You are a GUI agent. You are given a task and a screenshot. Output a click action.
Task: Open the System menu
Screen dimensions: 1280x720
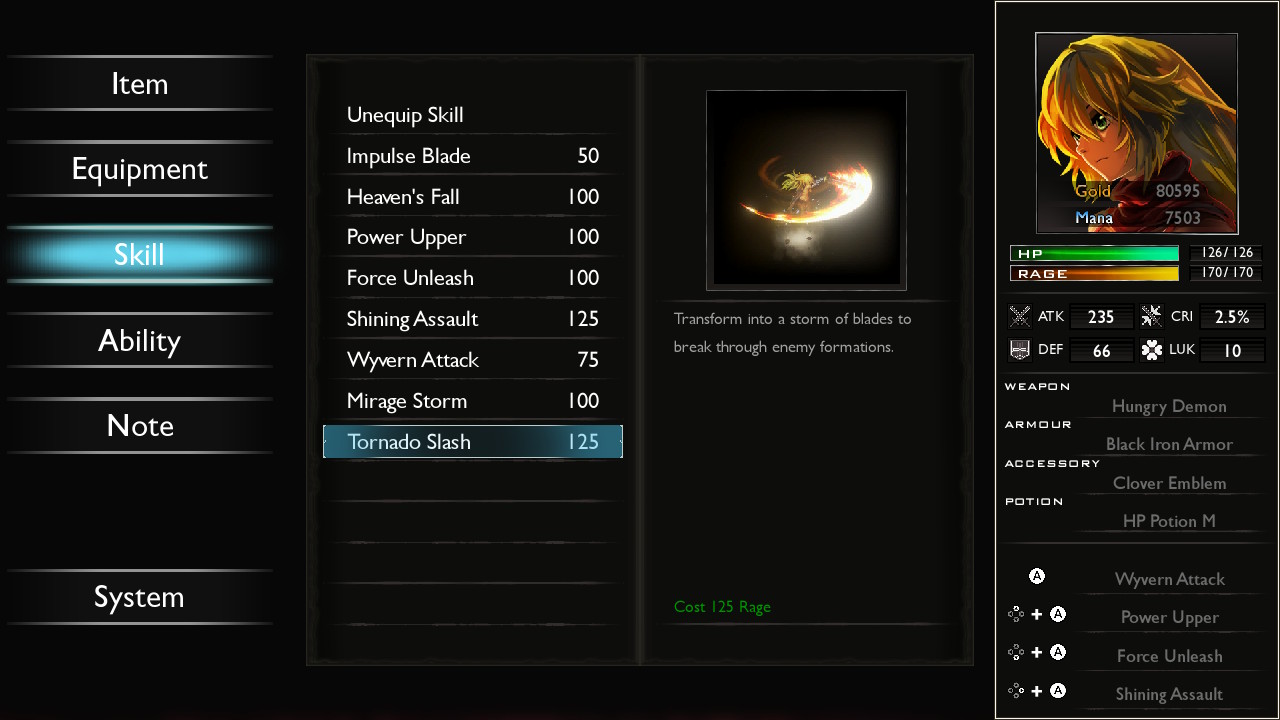[139, 597]
